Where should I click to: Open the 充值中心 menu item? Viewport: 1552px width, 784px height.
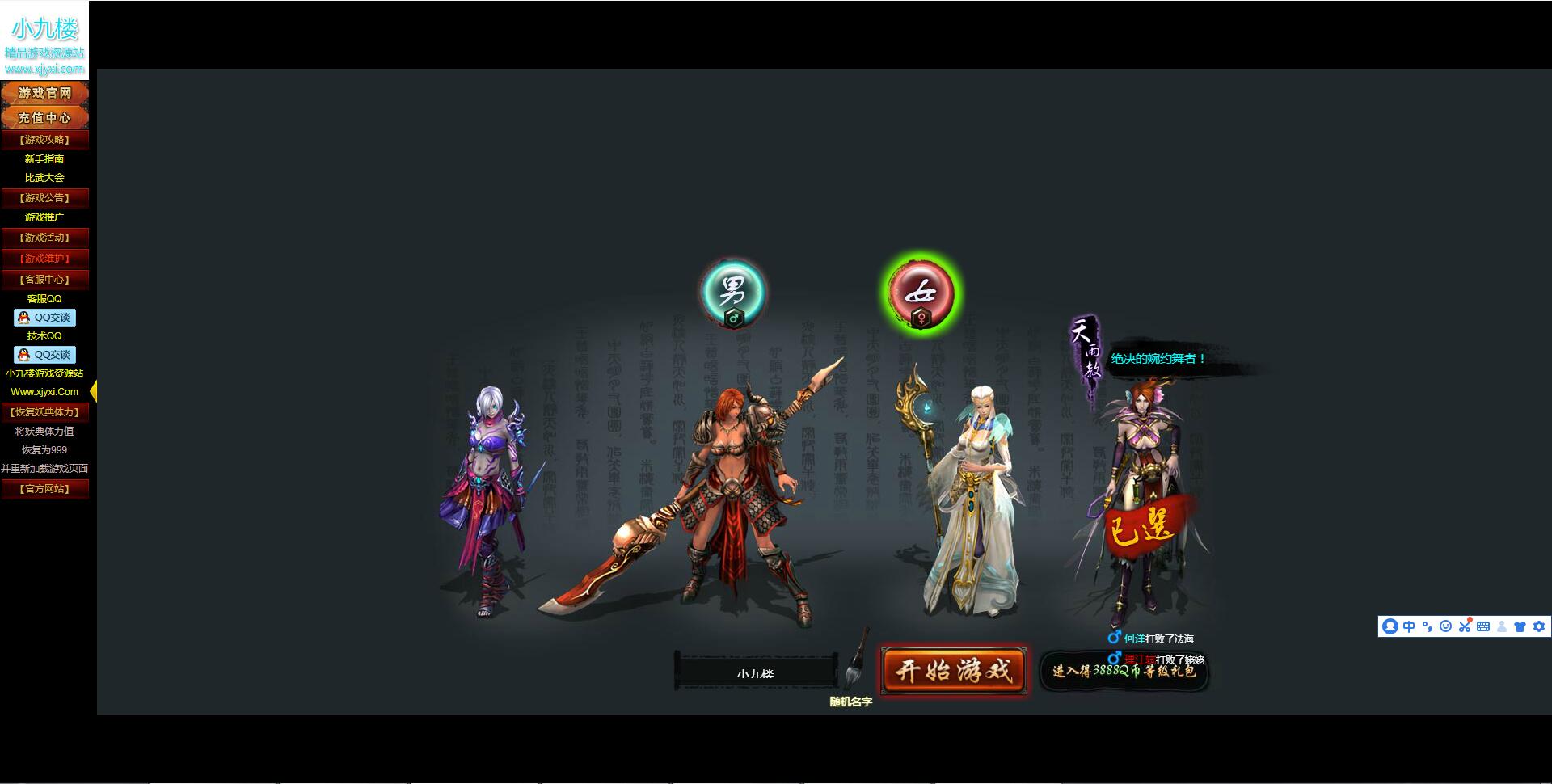(x=45, y=116)
